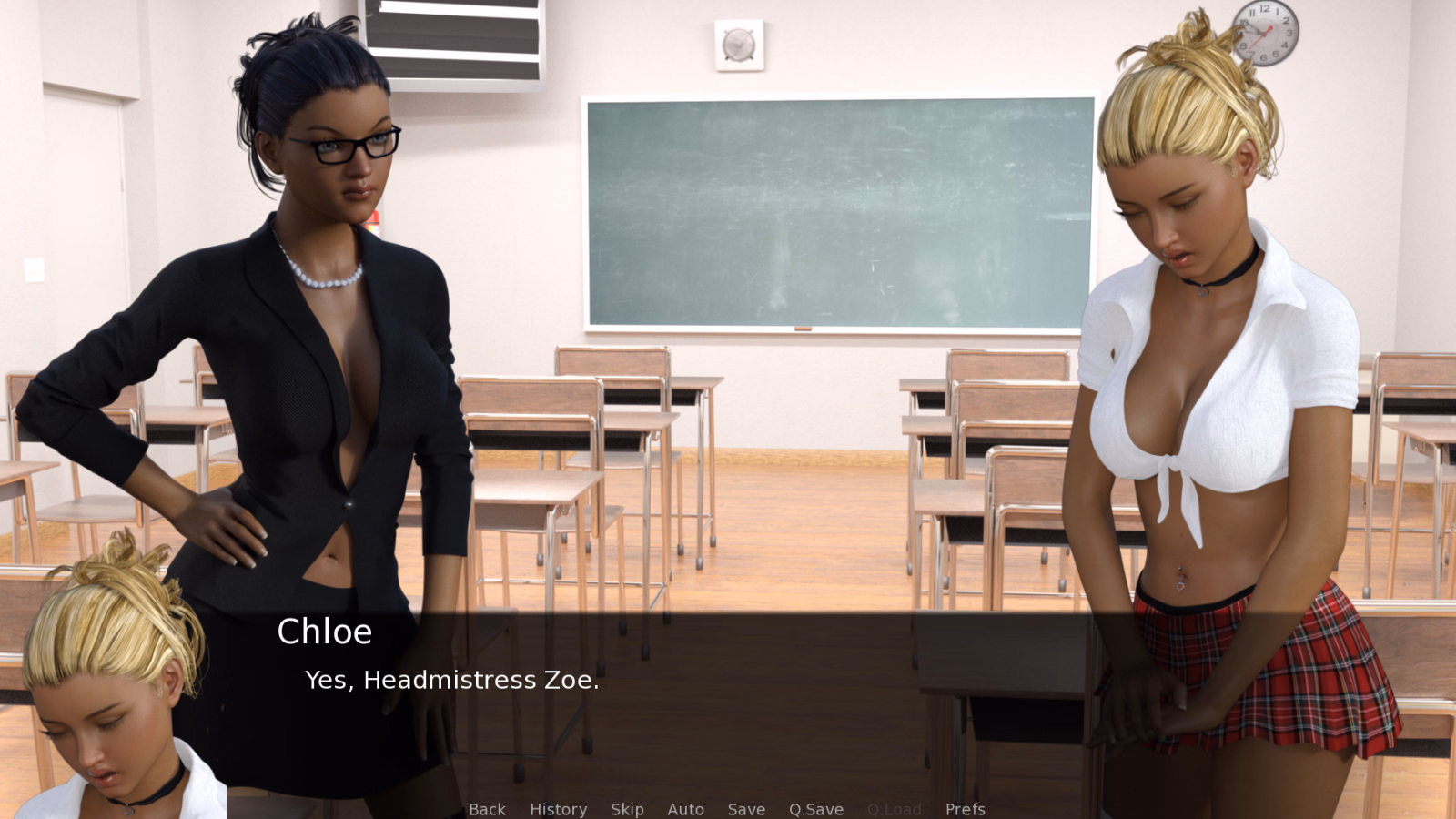Open the History screen

(558, 809)
